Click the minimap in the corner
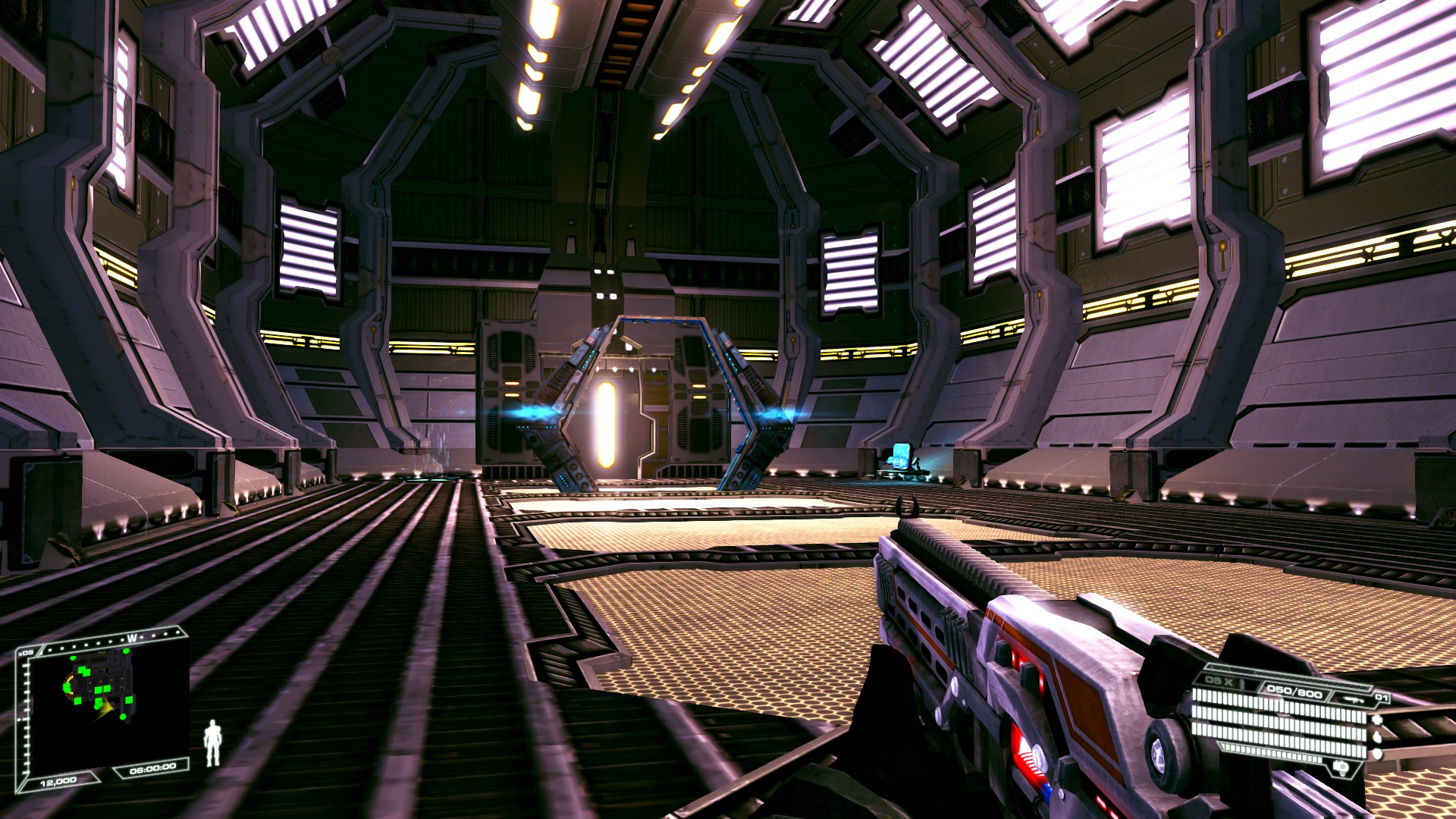 pyautogui.click(x=102, y=705)
